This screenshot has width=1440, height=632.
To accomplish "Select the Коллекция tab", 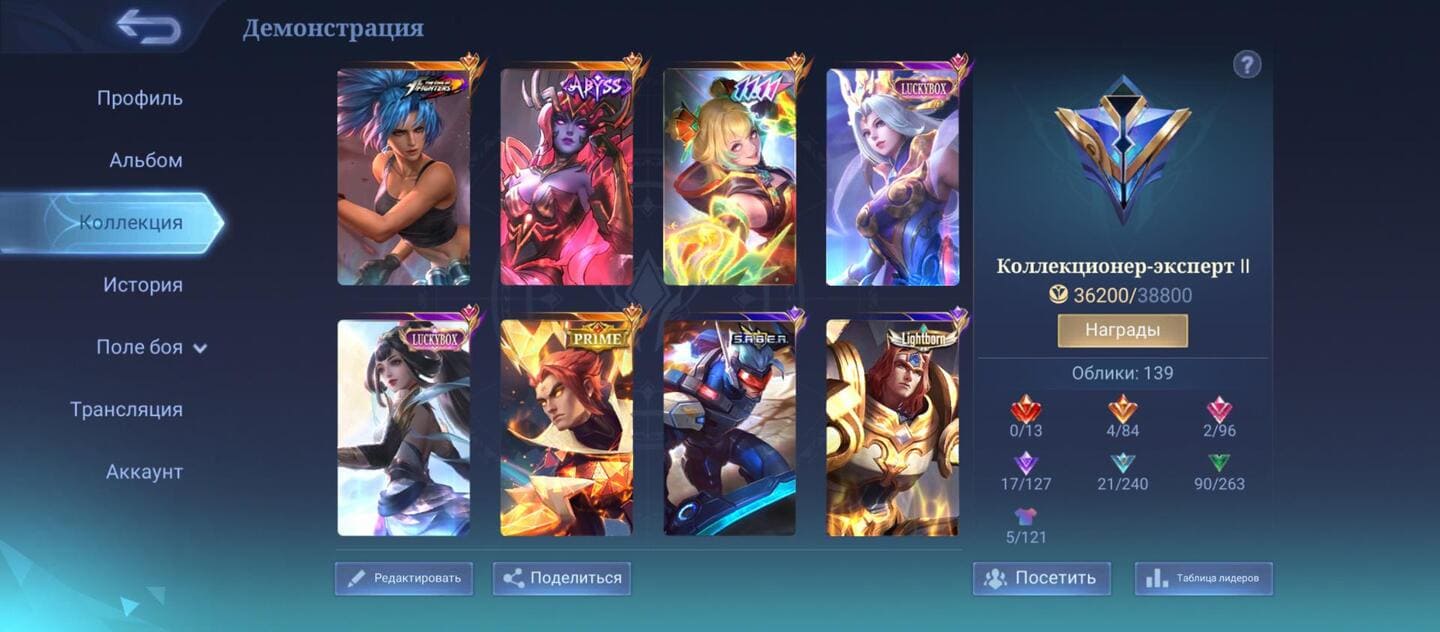I will [x=131, y=222].
